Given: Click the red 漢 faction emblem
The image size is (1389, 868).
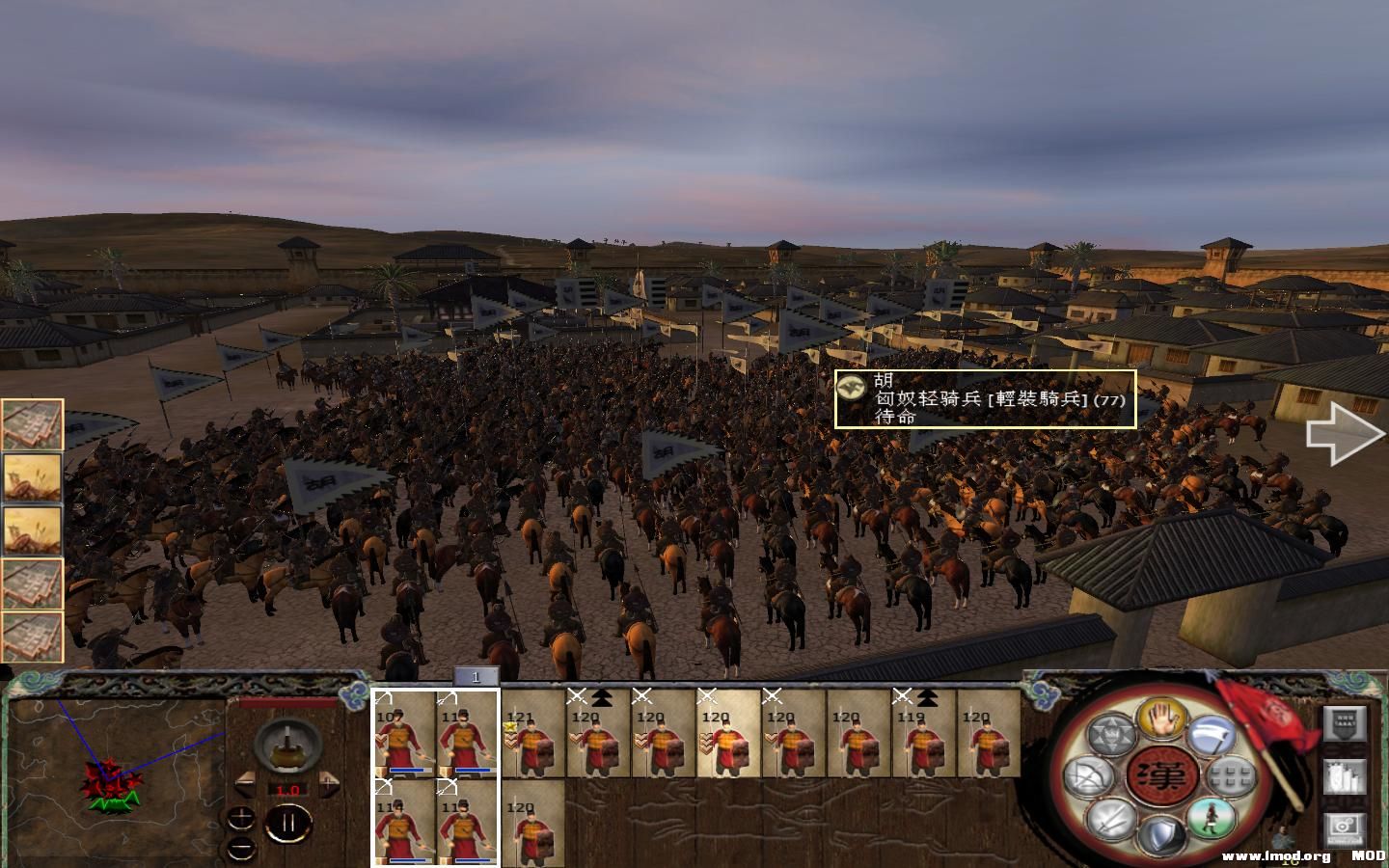Looking at the screenshot, I should pos(1160,775).
